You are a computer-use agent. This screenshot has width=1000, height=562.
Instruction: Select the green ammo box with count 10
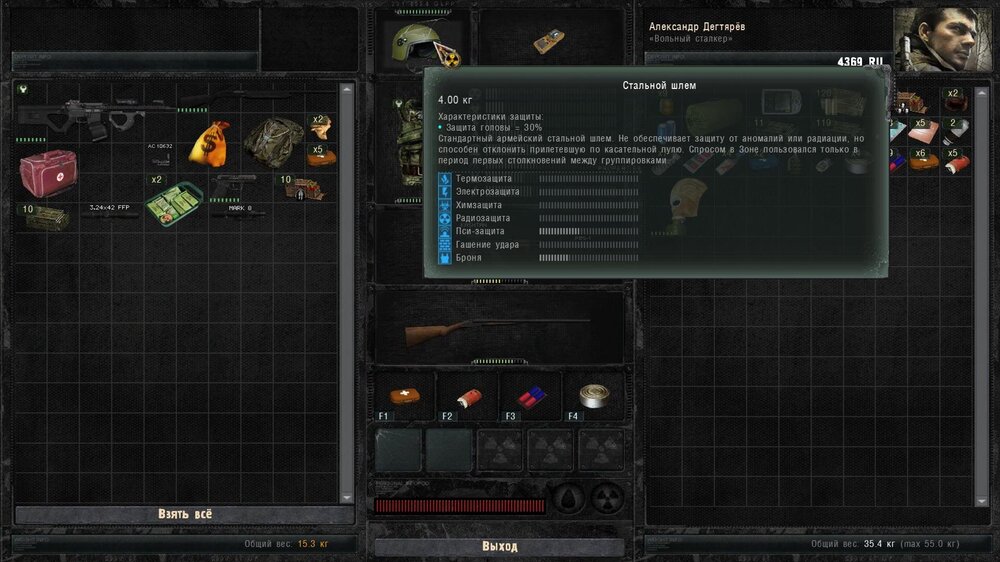tap(46, 216)
